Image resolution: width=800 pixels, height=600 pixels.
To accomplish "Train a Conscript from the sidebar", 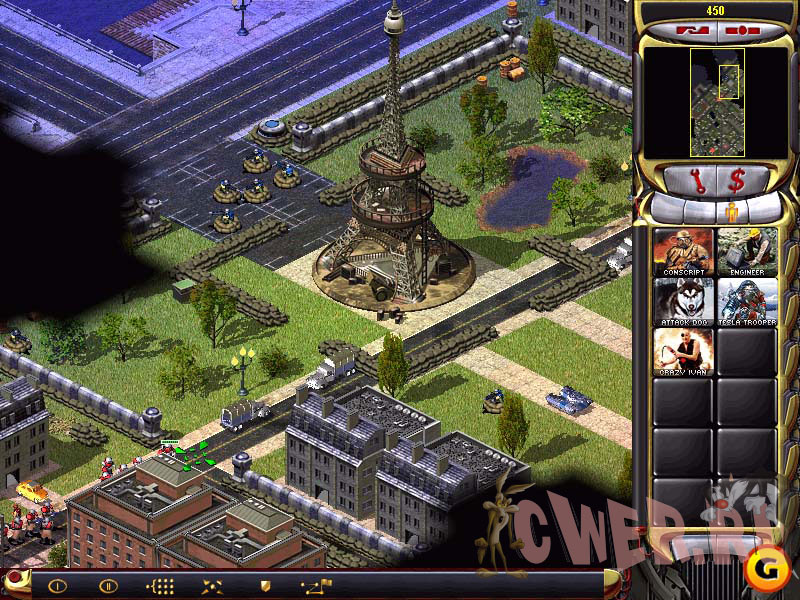I will 683,252.
